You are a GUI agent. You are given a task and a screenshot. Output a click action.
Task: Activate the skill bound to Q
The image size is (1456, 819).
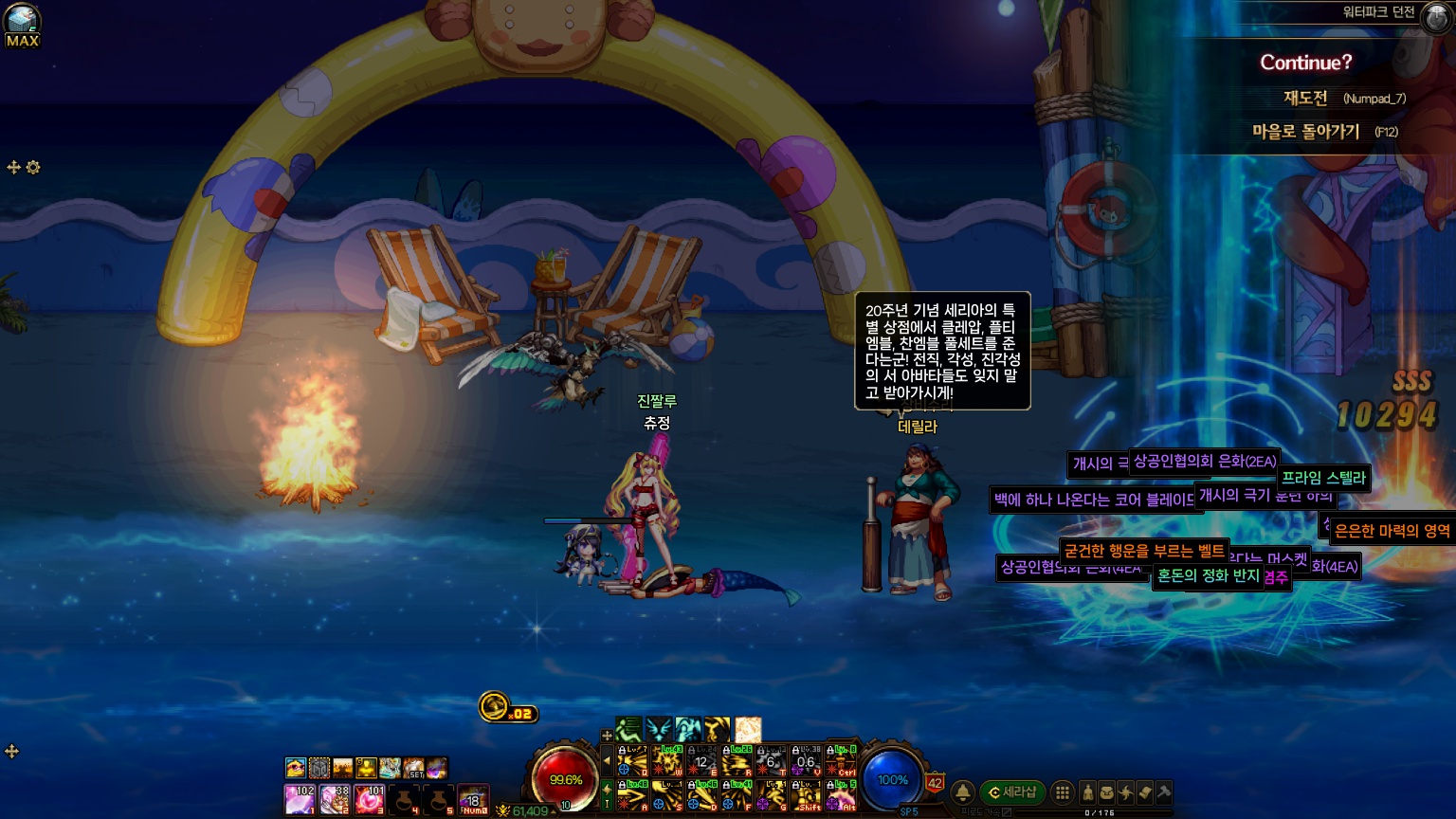(x=632, y=762)
